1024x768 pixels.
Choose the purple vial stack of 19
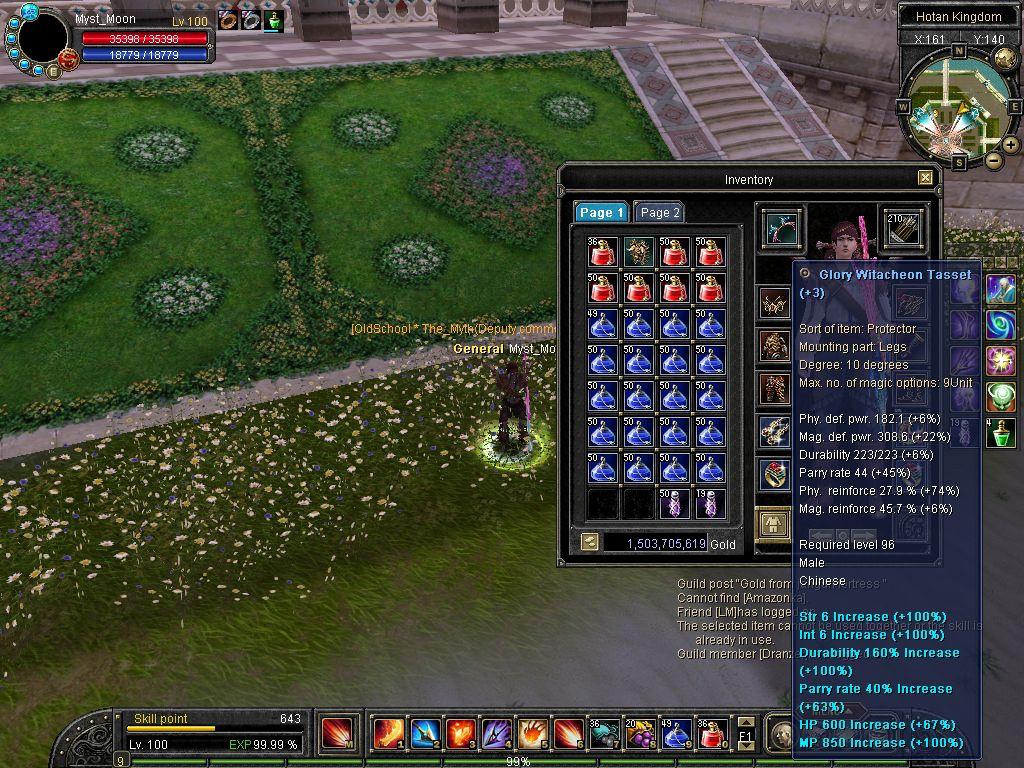[710, 504]
